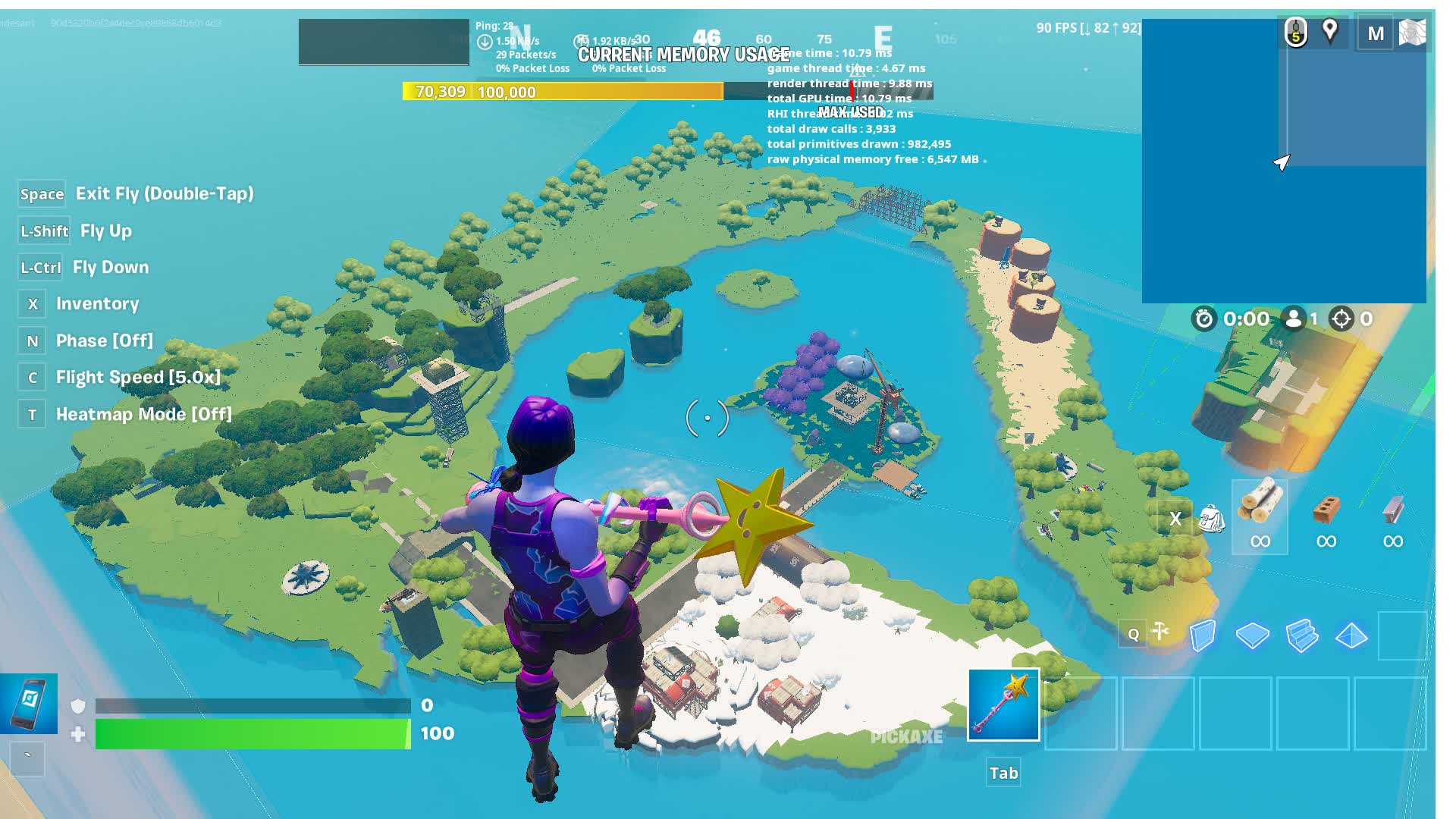Select the pyramid roof building piece

[1353, 637]
